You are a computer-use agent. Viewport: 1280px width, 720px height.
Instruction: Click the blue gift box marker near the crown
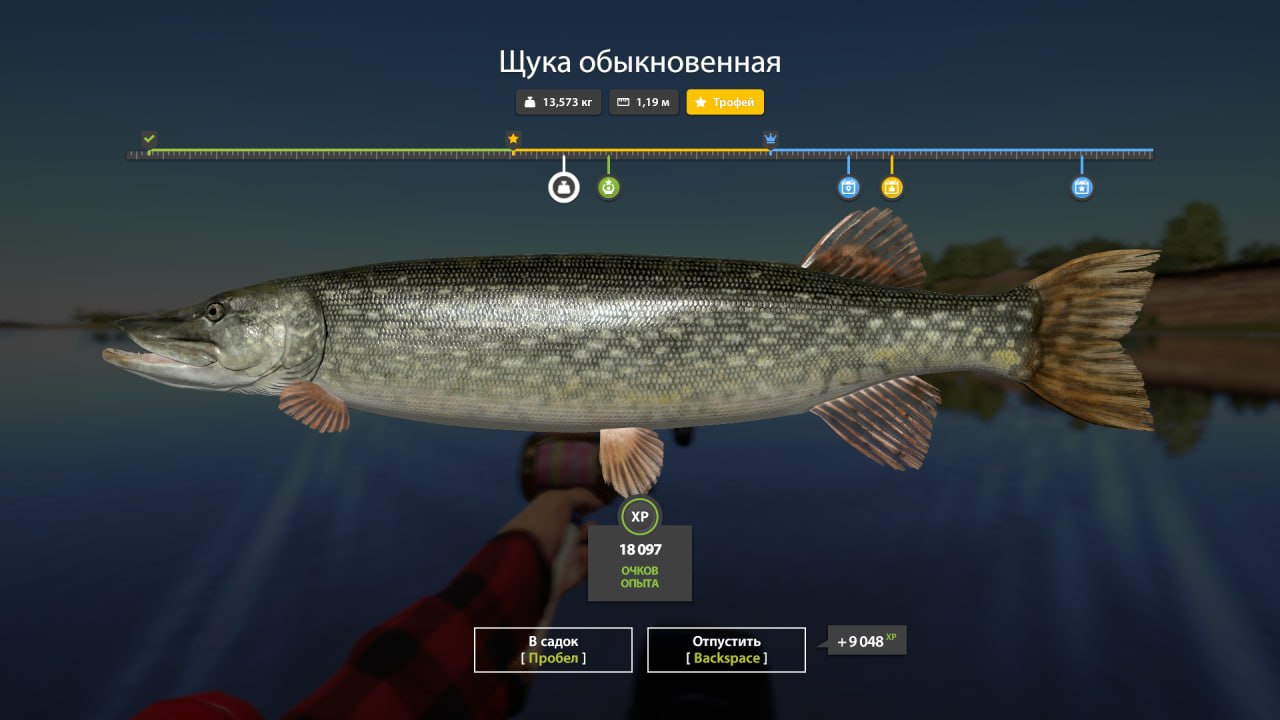(x=848, y=186)
